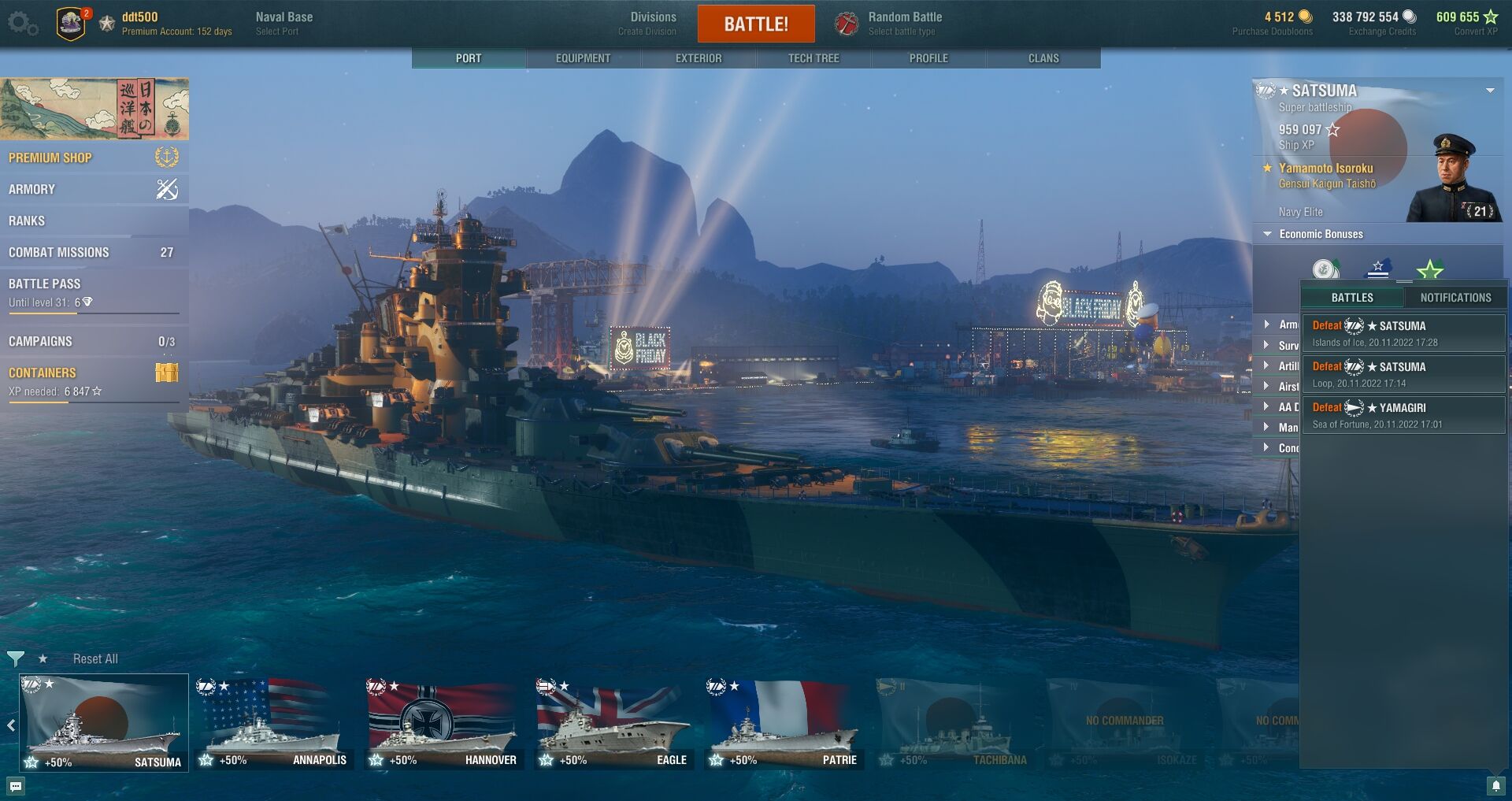Pick the Patrie ship from carousel

click(784, 725)
